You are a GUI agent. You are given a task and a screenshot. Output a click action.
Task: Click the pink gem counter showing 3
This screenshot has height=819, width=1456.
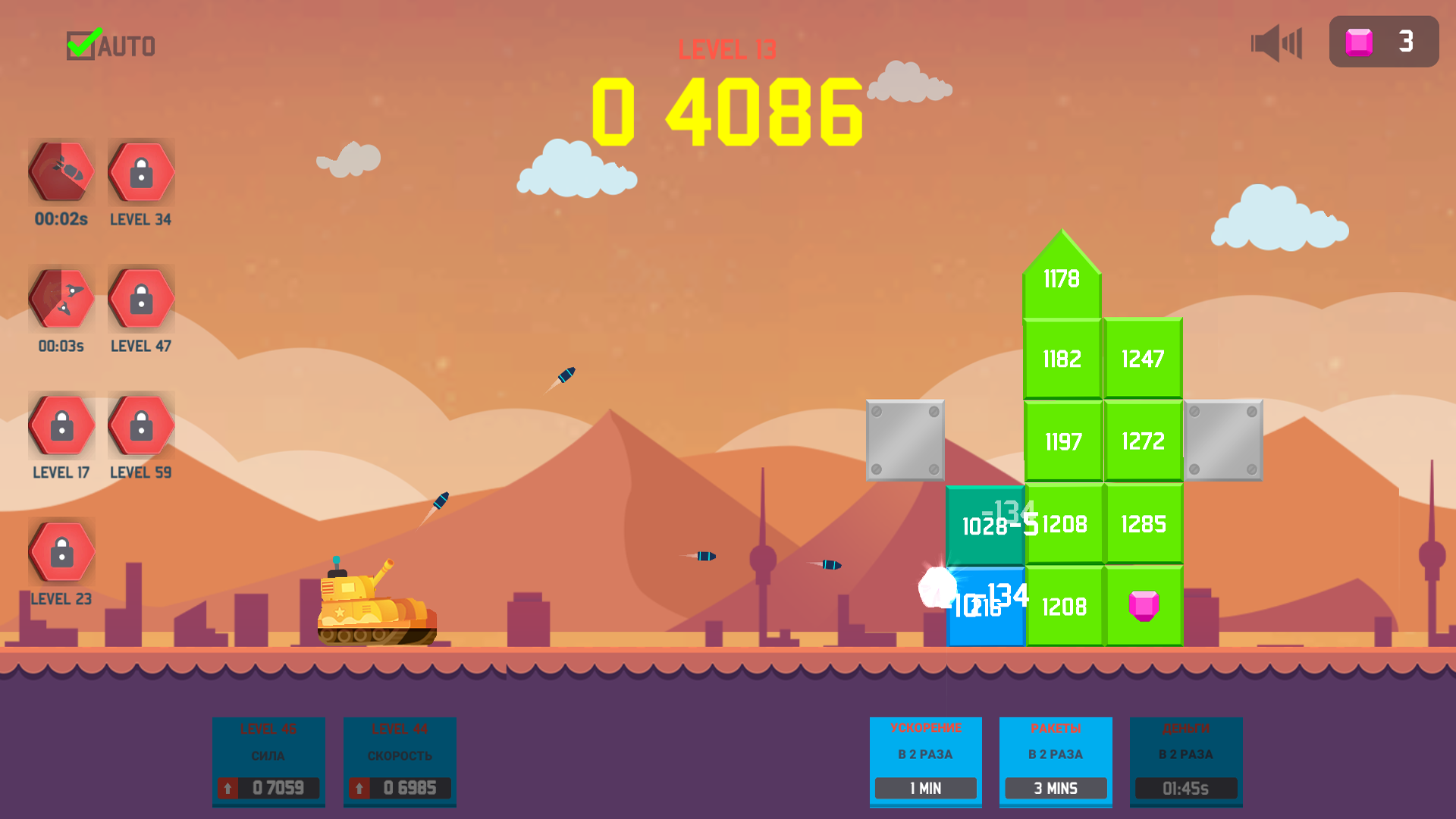(x=1383, y=42)
